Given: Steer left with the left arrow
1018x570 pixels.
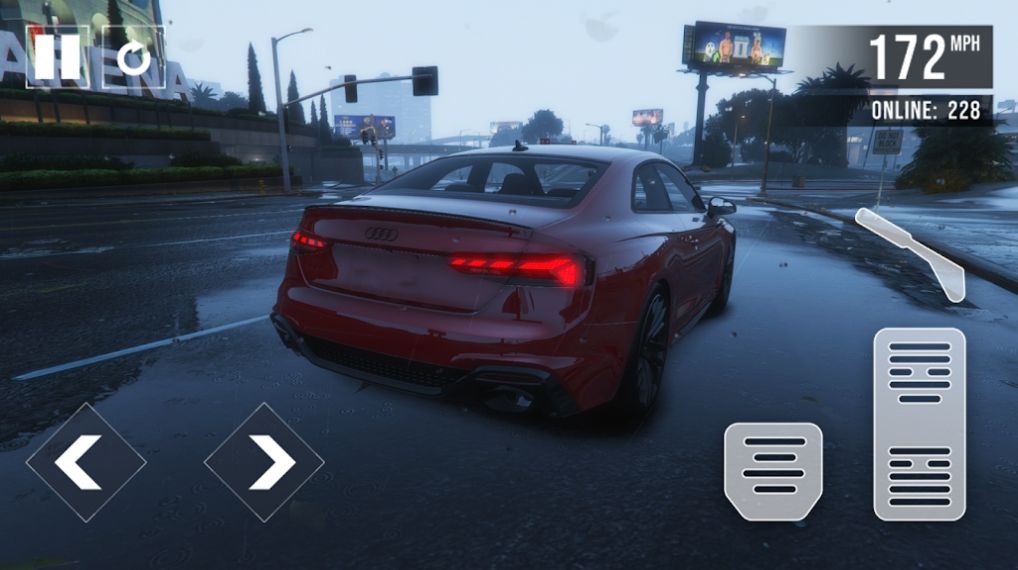Looking at the screenshot, I should pyautogui.click(x=86, y=462).
